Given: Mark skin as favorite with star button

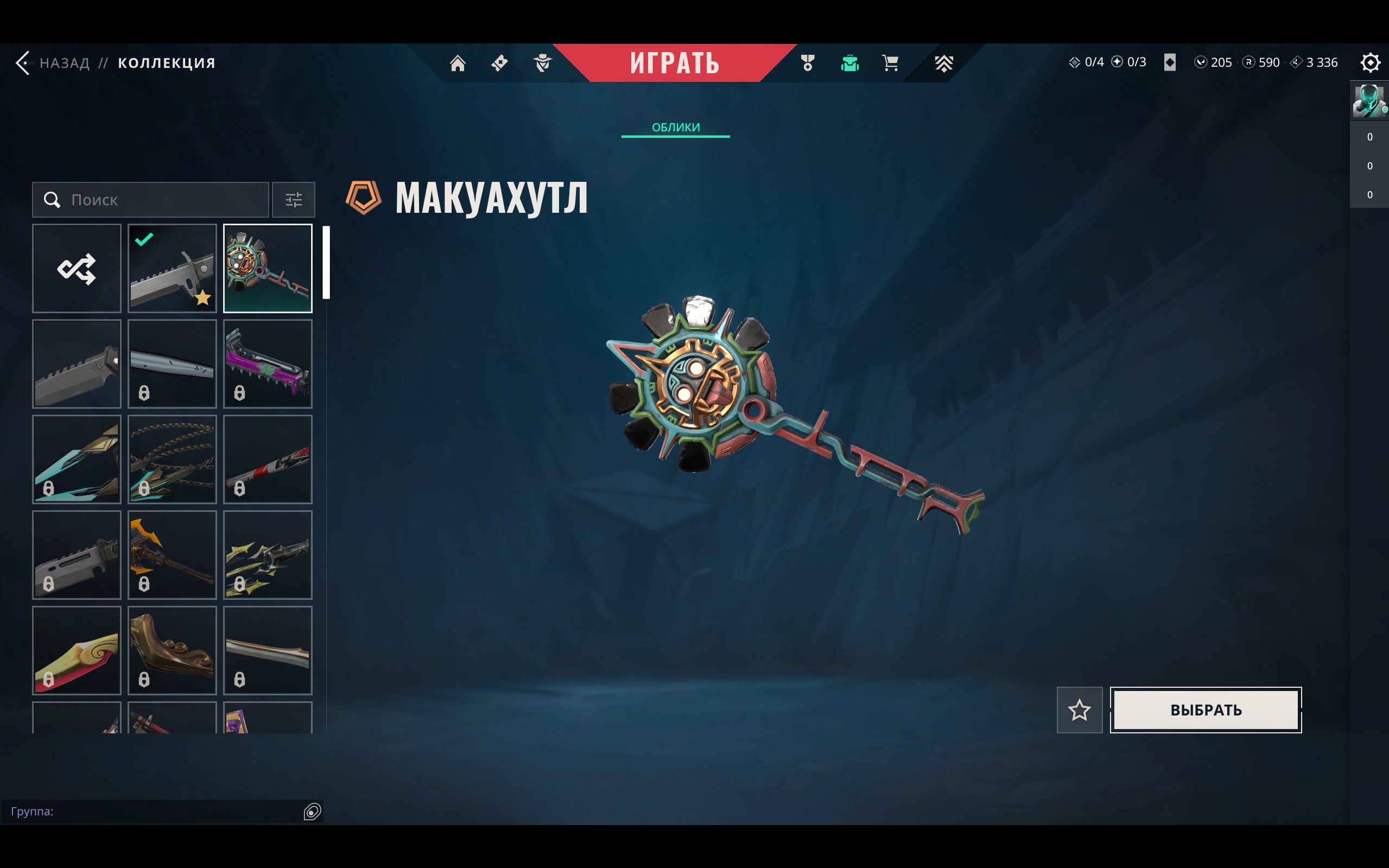Looking at the screenshot, I should (x=1079, y=710).
